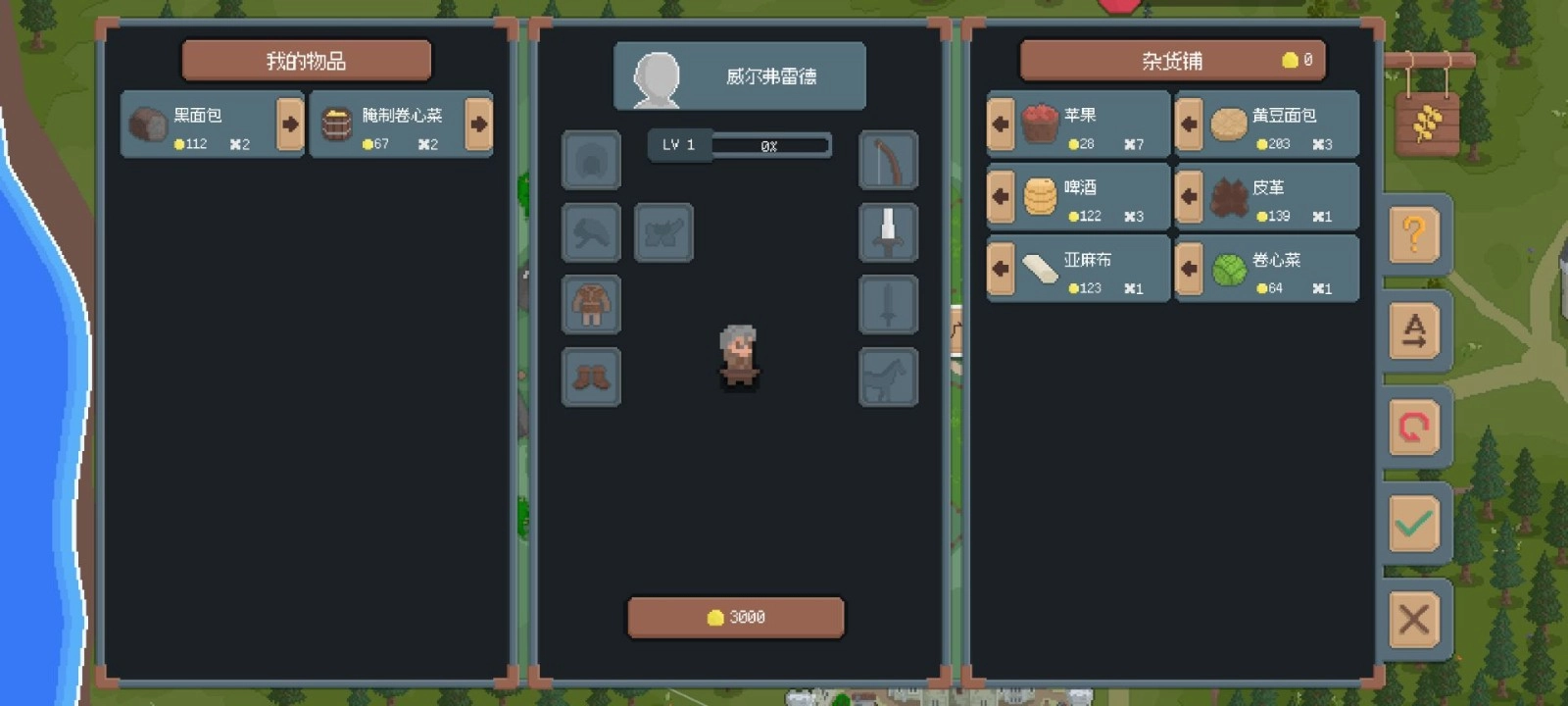The width and height of the screenshot is (1568, 706).
Task: Click the hanging wheat shop signboard
Action: pos(1429,123)
